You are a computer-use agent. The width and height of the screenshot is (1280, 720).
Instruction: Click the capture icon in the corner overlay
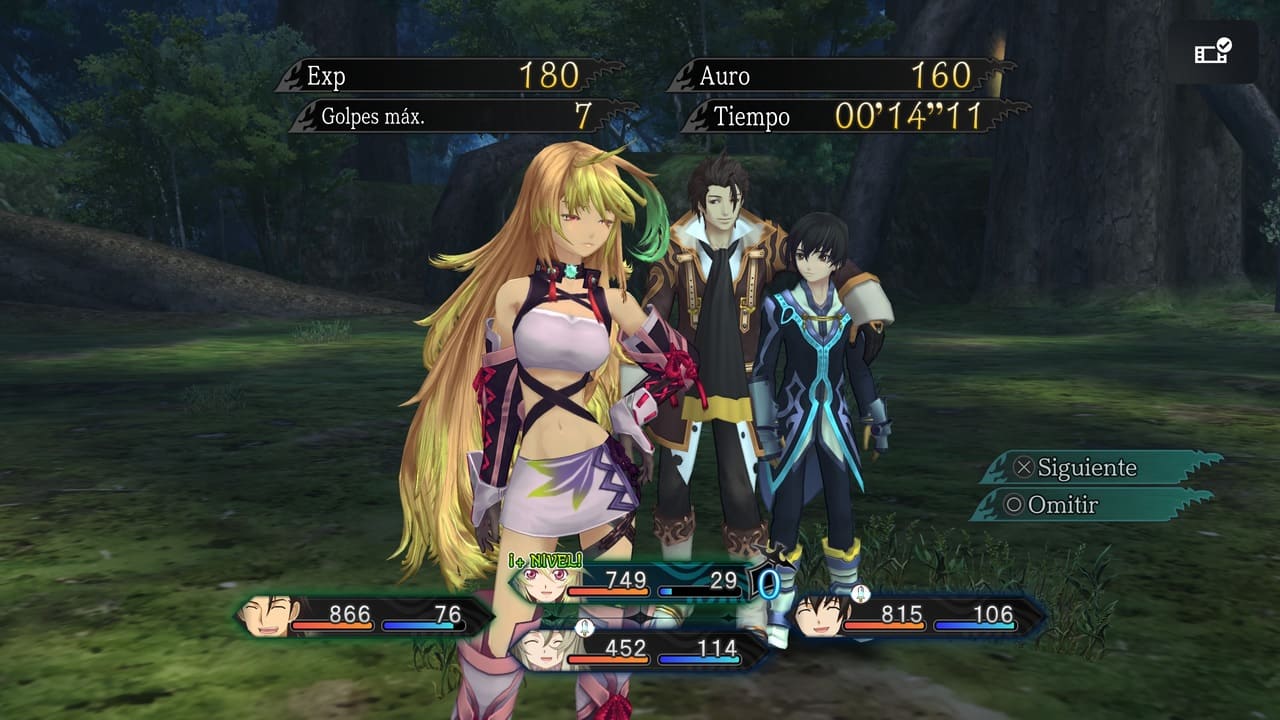click(1213, 51)
